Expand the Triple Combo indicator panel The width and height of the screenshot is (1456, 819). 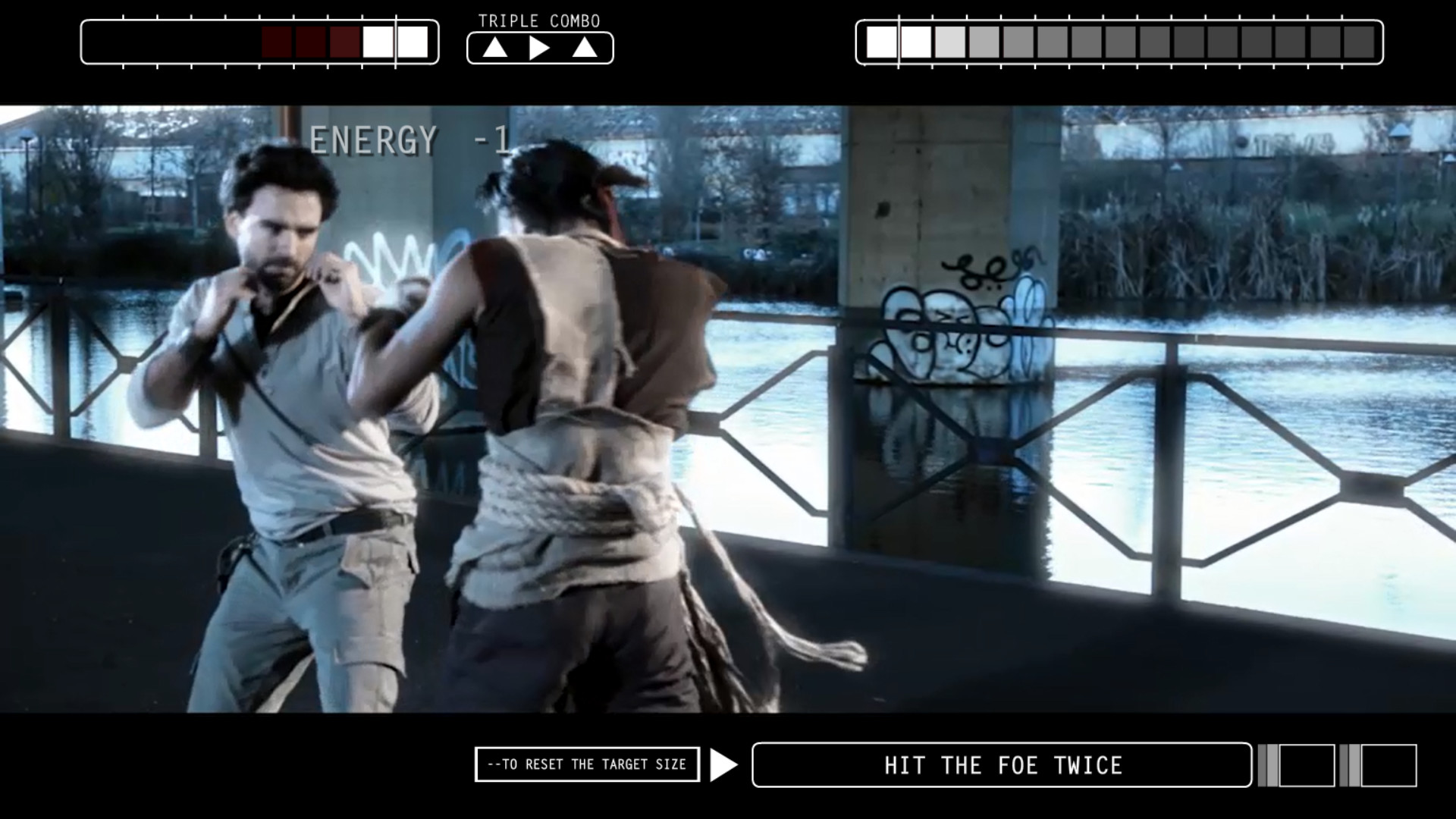tap(539, 49)
